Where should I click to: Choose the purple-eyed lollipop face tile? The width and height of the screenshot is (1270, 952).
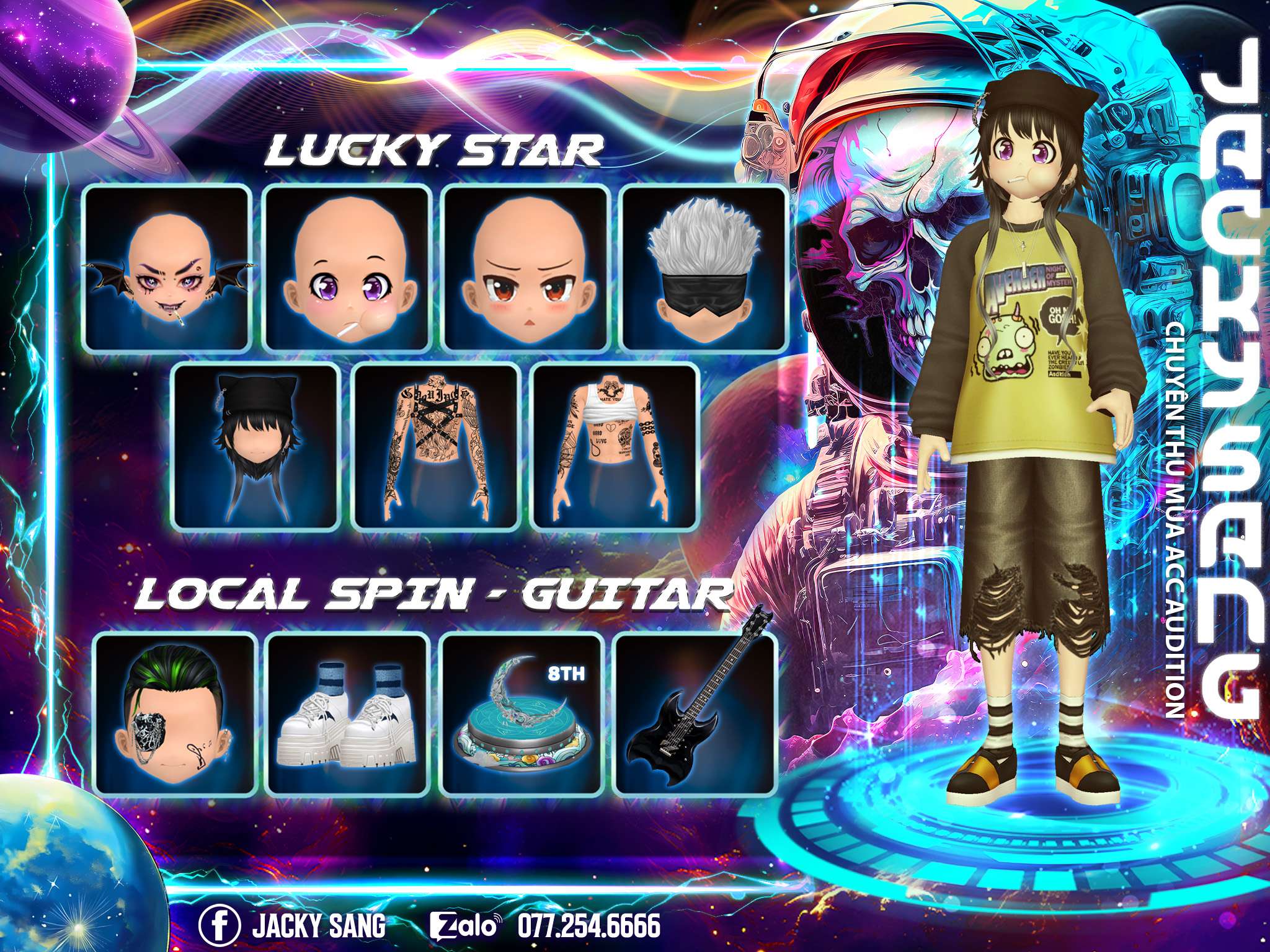(x=347, y=268)
